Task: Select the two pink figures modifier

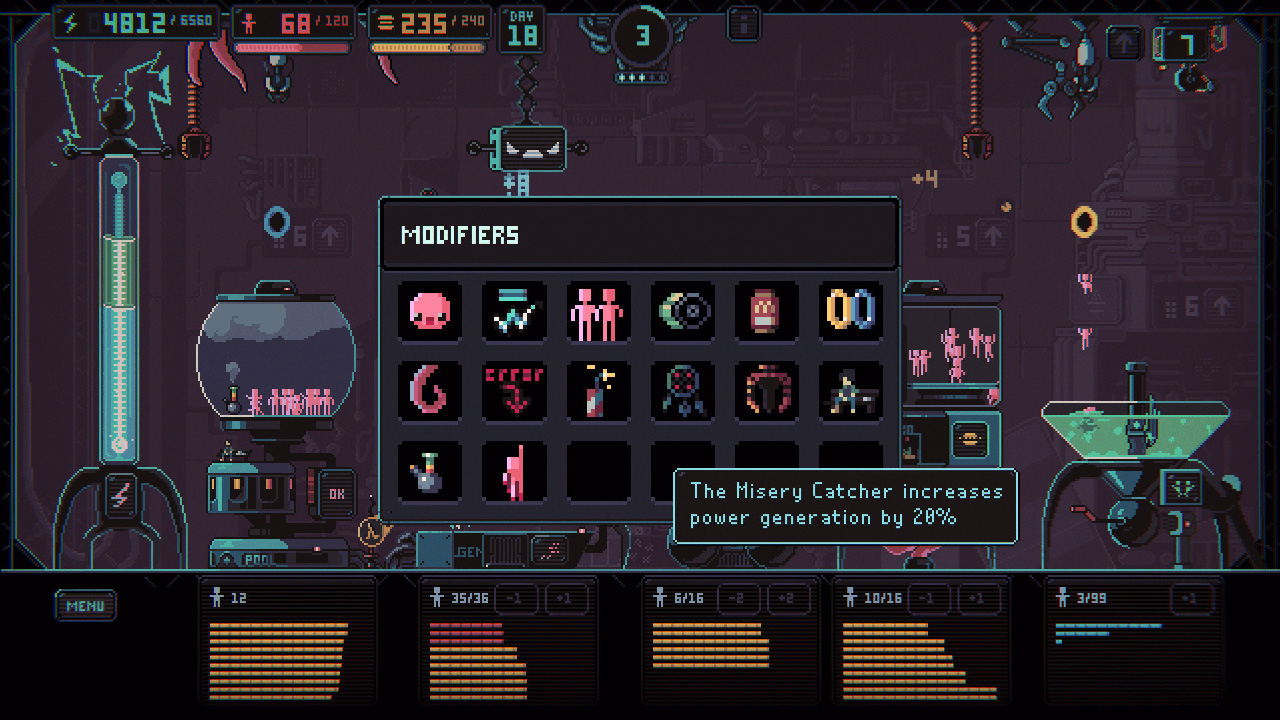Action: [x=598, y=311]
